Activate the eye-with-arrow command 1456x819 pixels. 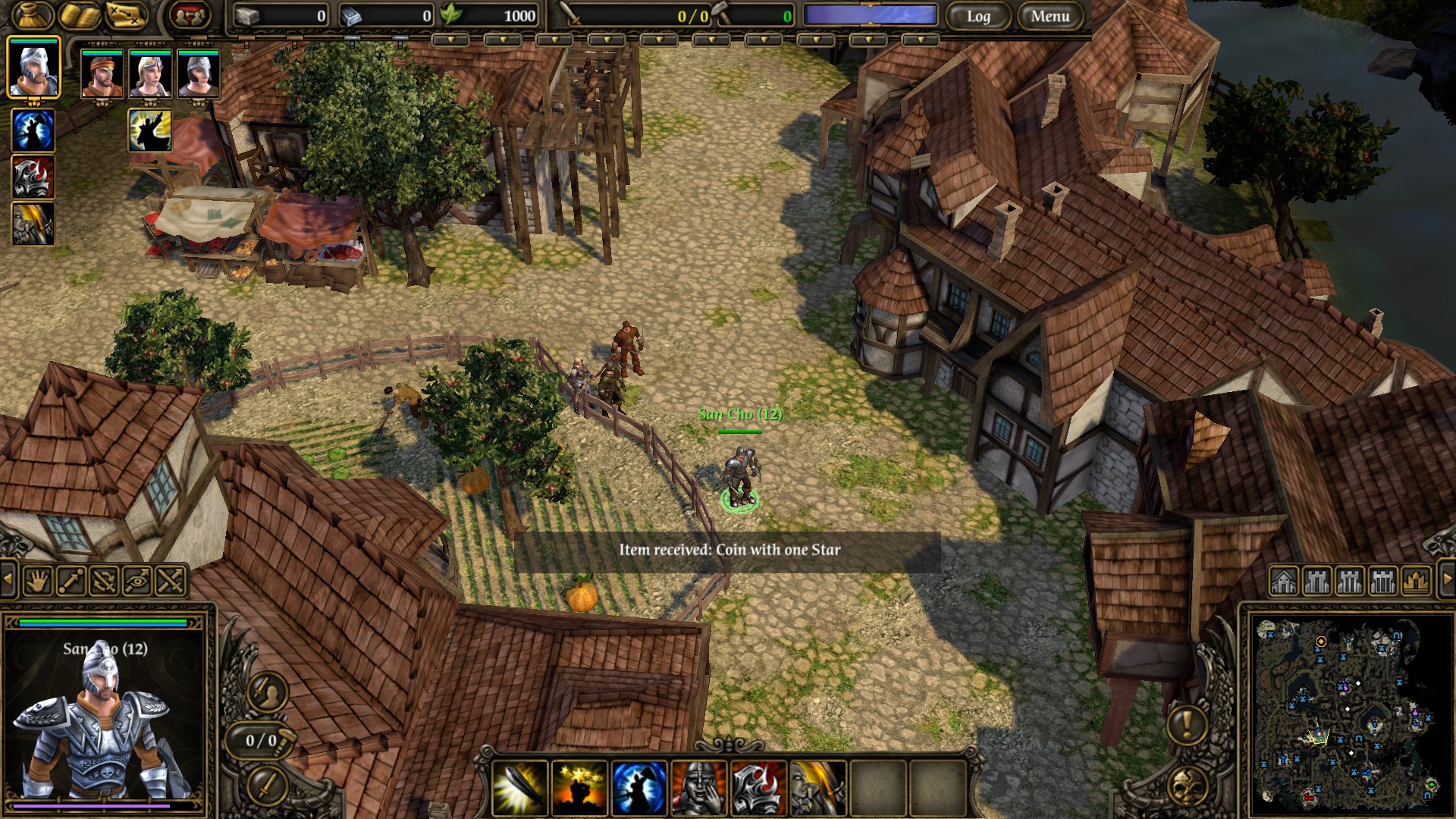[x=137, y=582]
